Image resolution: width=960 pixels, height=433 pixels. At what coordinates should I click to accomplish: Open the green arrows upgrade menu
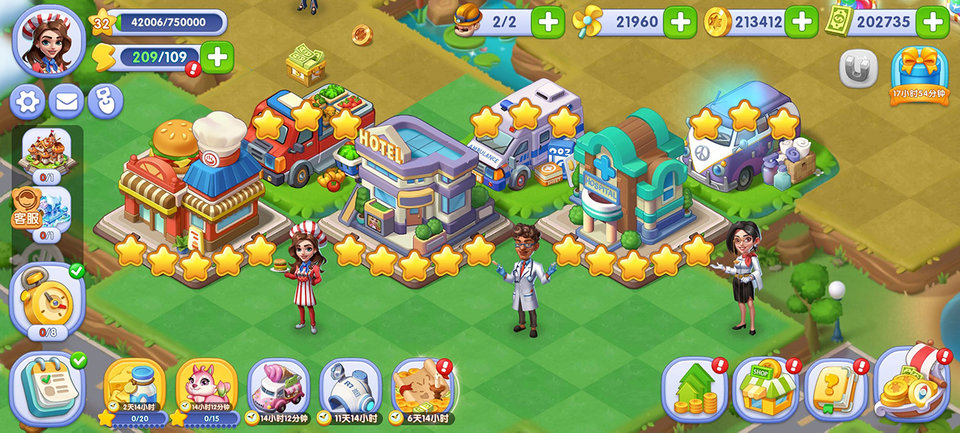pos(694,388)
